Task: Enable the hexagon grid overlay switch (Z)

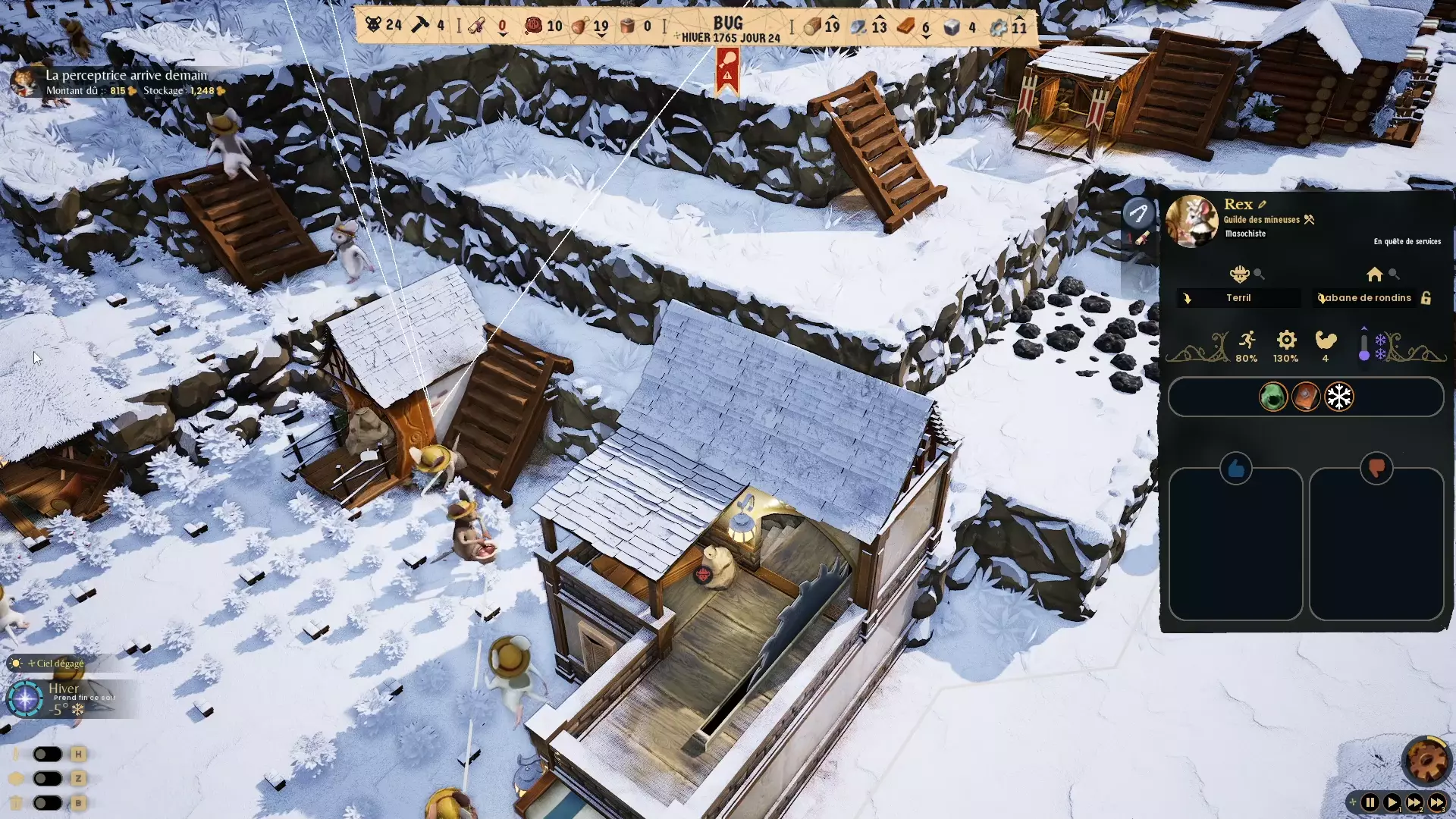Action: [x=48, y=778]
